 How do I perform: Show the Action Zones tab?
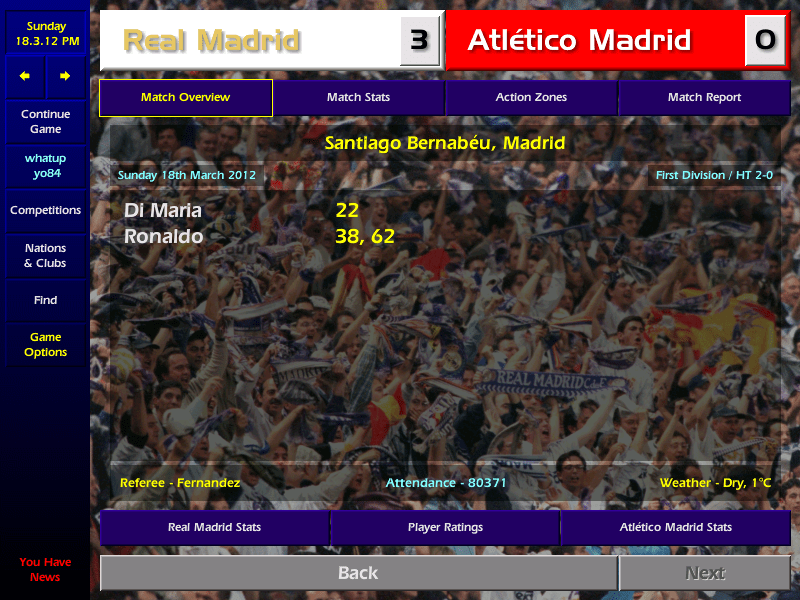[531, 98]
